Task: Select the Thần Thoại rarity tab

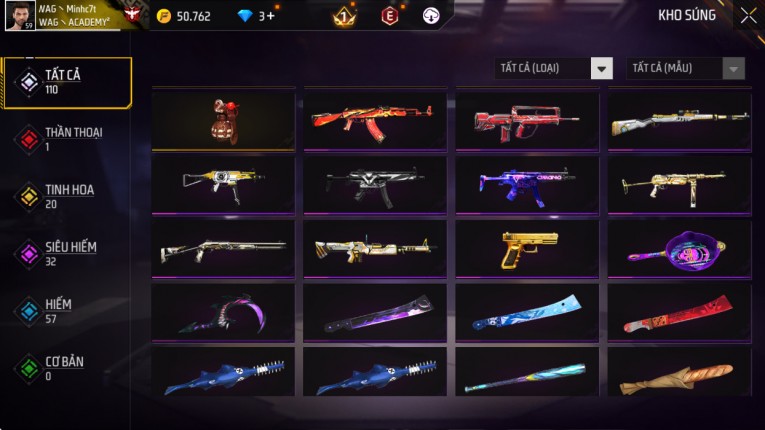Action: tap(66, 139)
